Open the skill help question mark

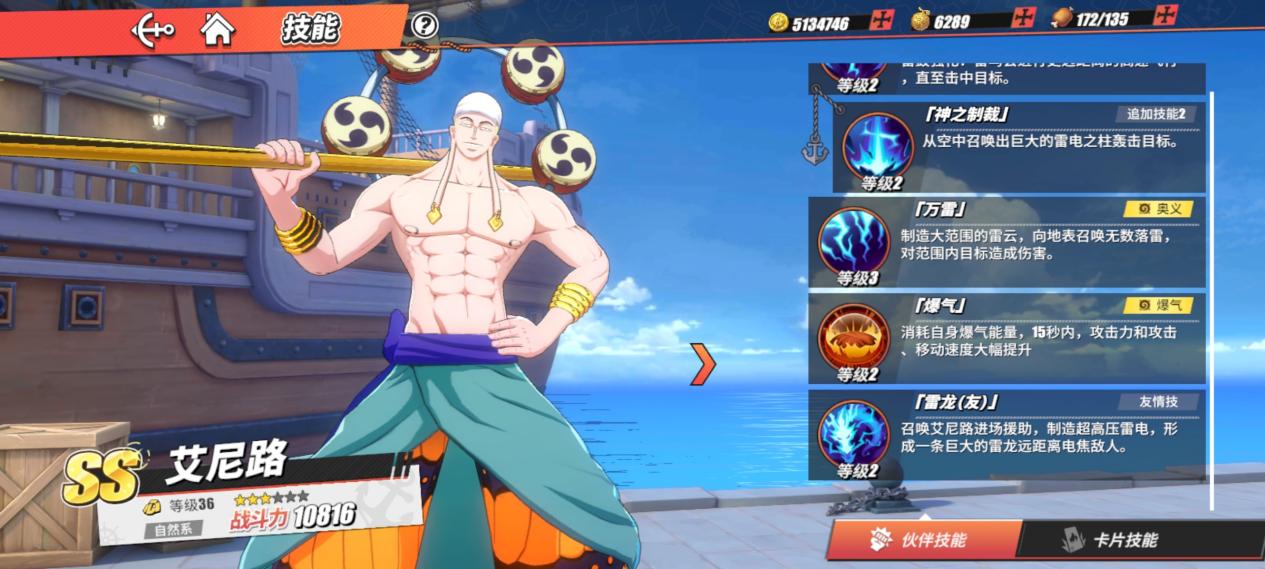coord(425,25)
